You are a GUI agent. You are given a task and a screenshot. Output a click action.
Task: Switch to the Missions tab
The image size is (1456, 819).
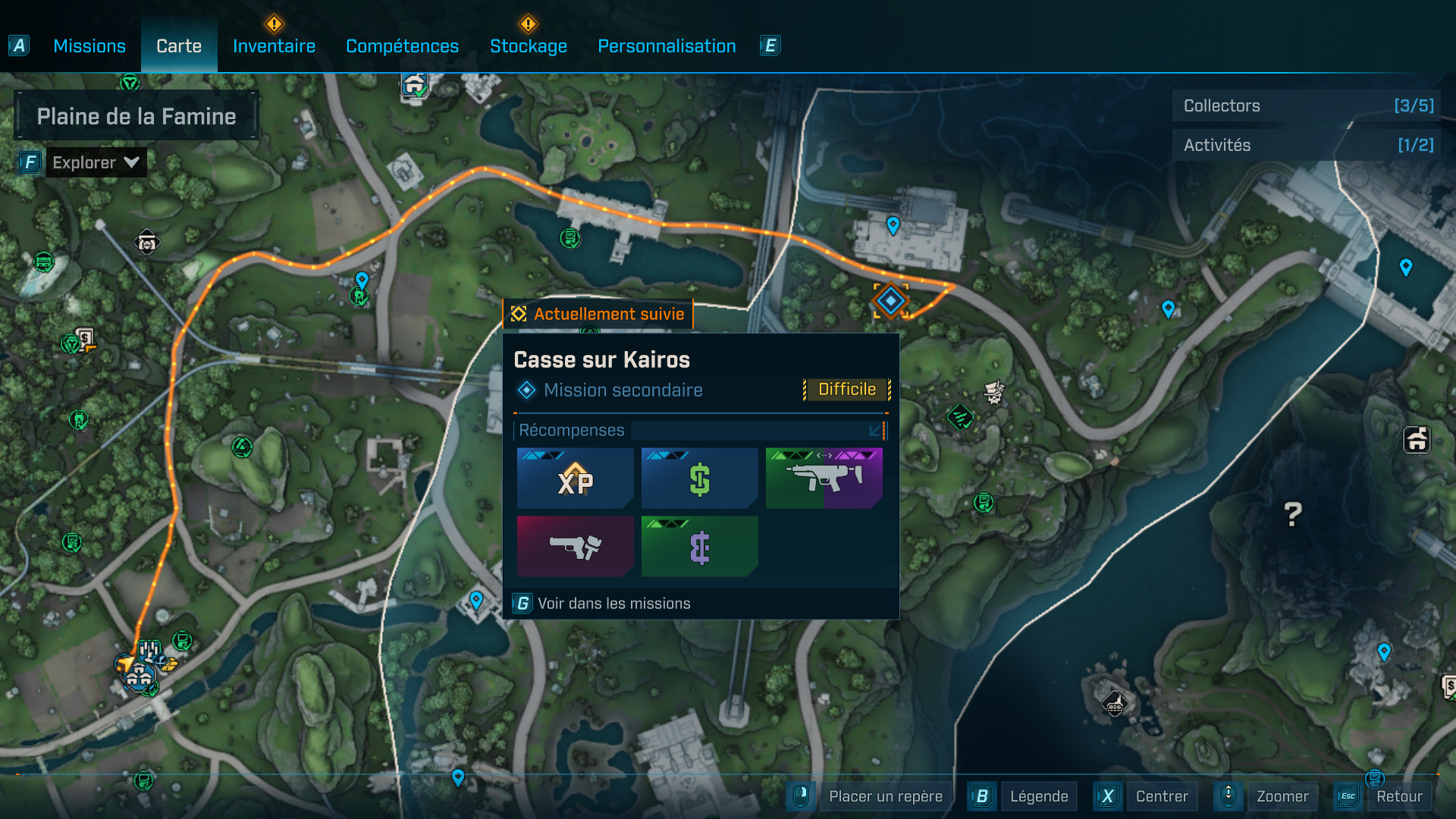pos(89,46)
